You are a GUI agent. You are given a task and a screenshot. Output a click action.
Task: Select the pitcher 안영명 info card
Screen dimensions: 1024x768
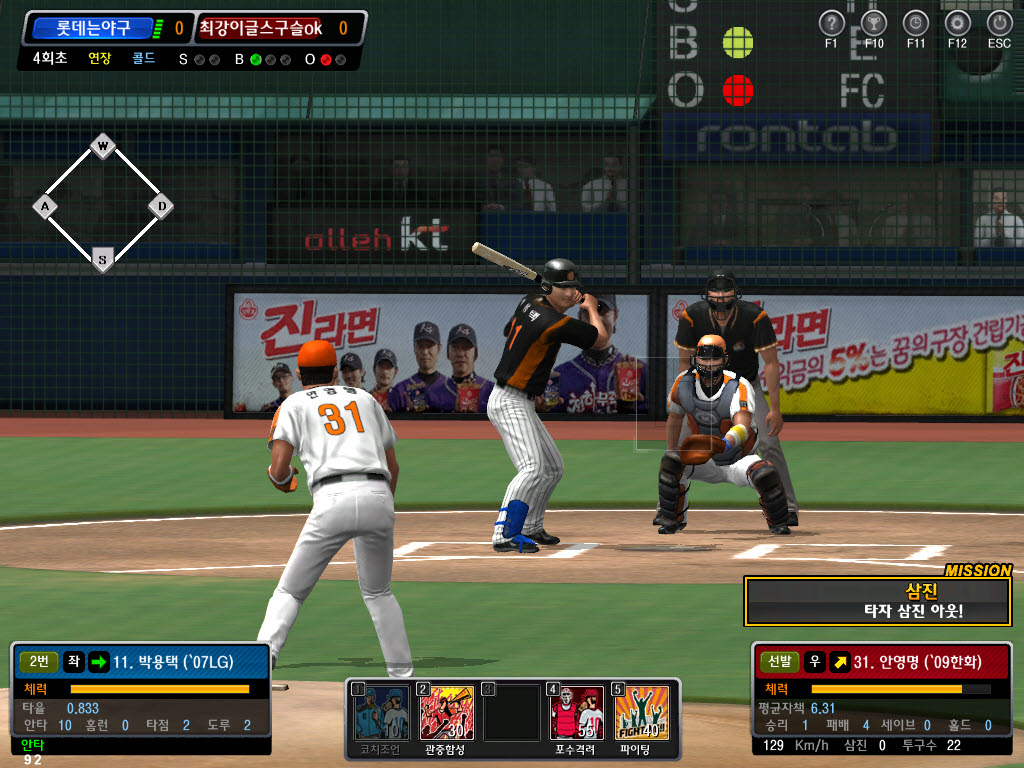pos(882,697)
